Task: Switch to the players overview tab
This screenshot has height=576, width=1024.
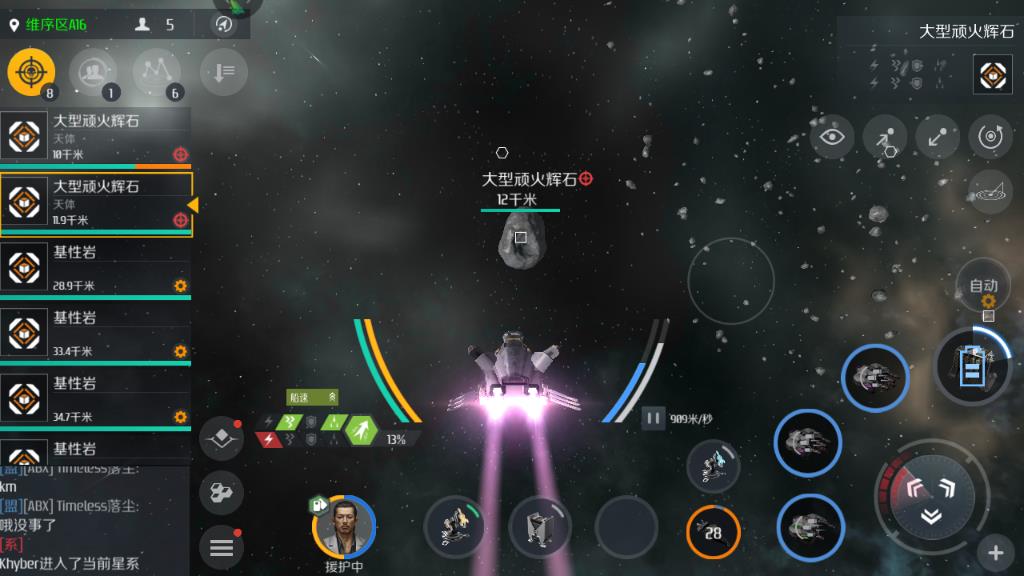Action: point(93,71)
